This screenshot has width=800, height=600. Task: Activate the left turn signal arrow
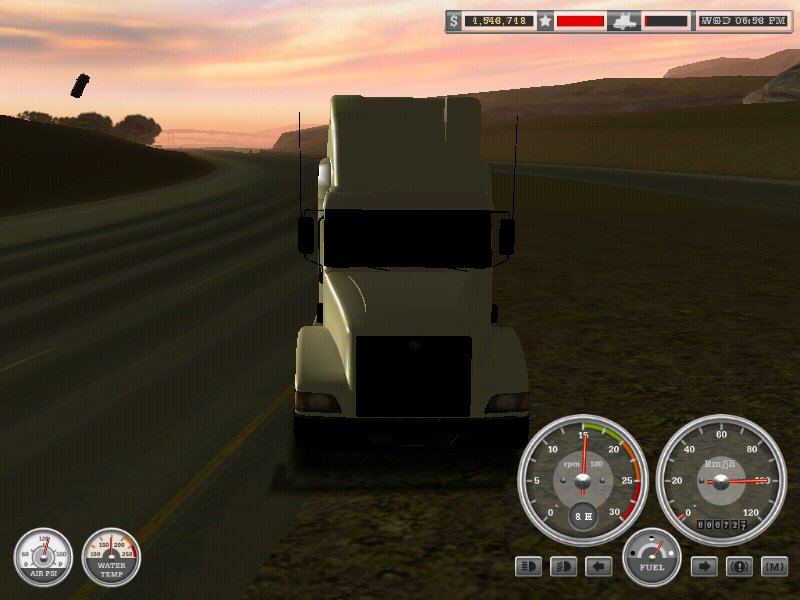[598, 567]
